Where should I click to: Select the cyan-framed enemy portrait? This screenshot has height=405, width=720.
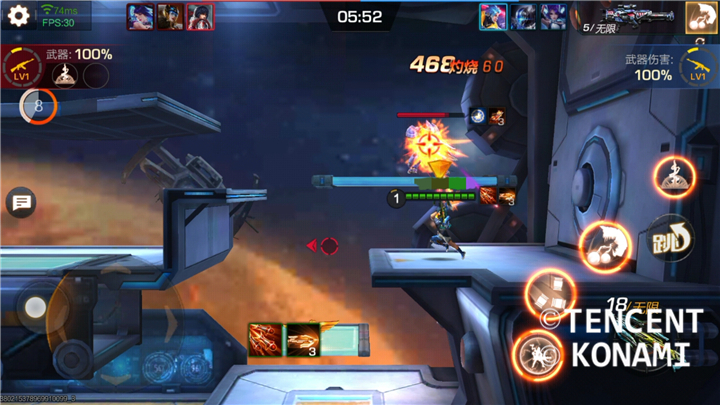[493, 17]
